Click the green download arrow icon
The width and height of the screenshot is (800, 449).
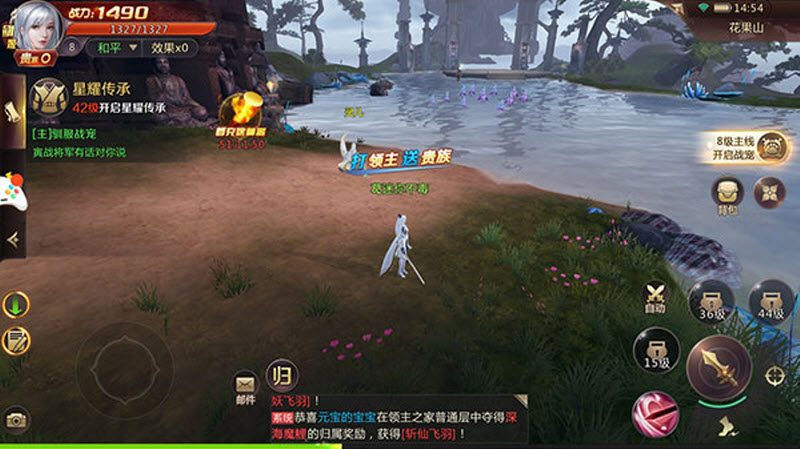[x=15, y=304]
